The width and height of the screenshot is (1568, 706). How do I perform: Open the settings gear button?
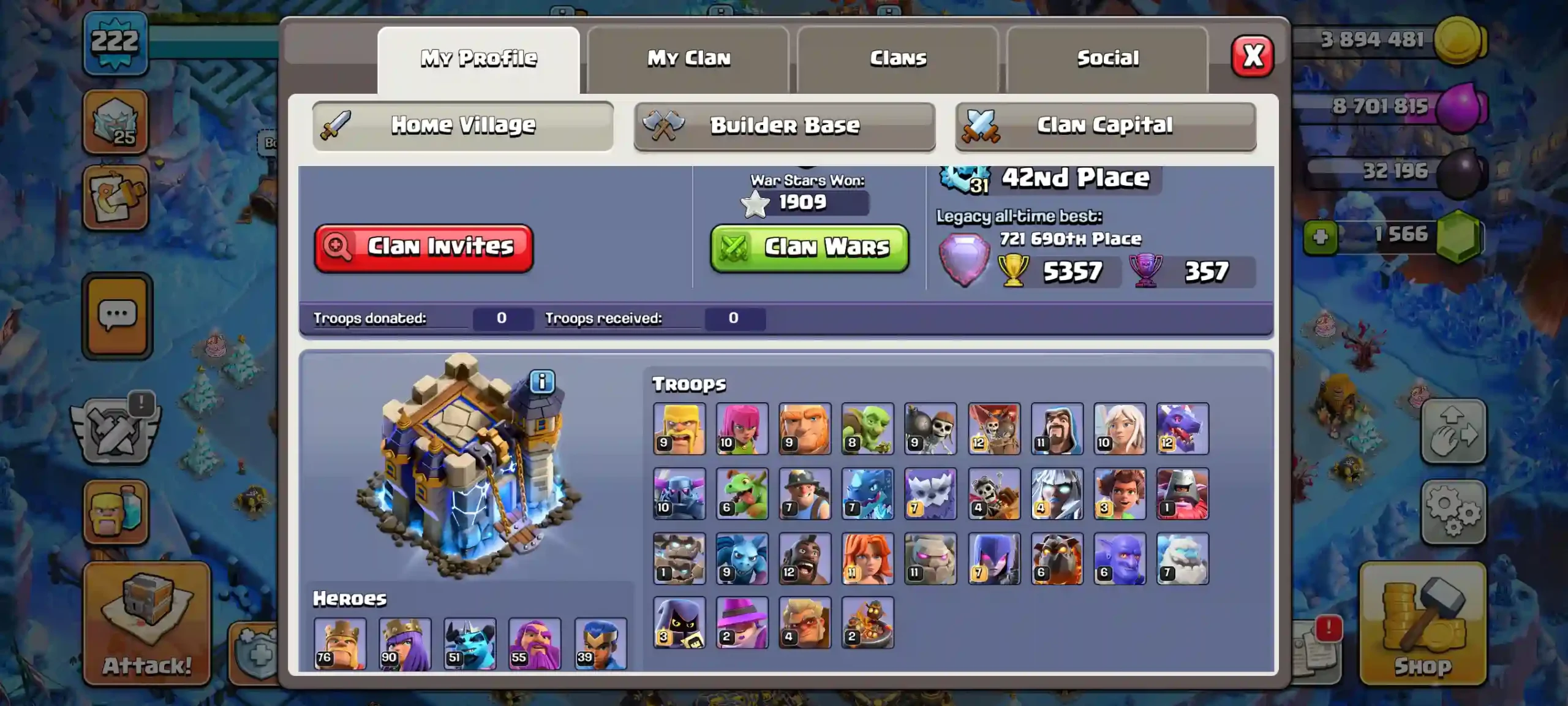[x=1453, y=512]
